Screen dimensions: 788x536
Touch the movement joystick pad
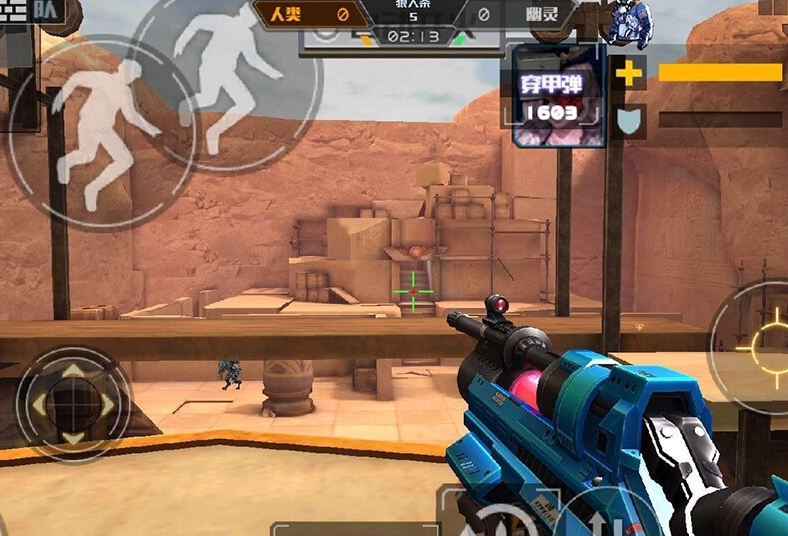coord(73,403)
